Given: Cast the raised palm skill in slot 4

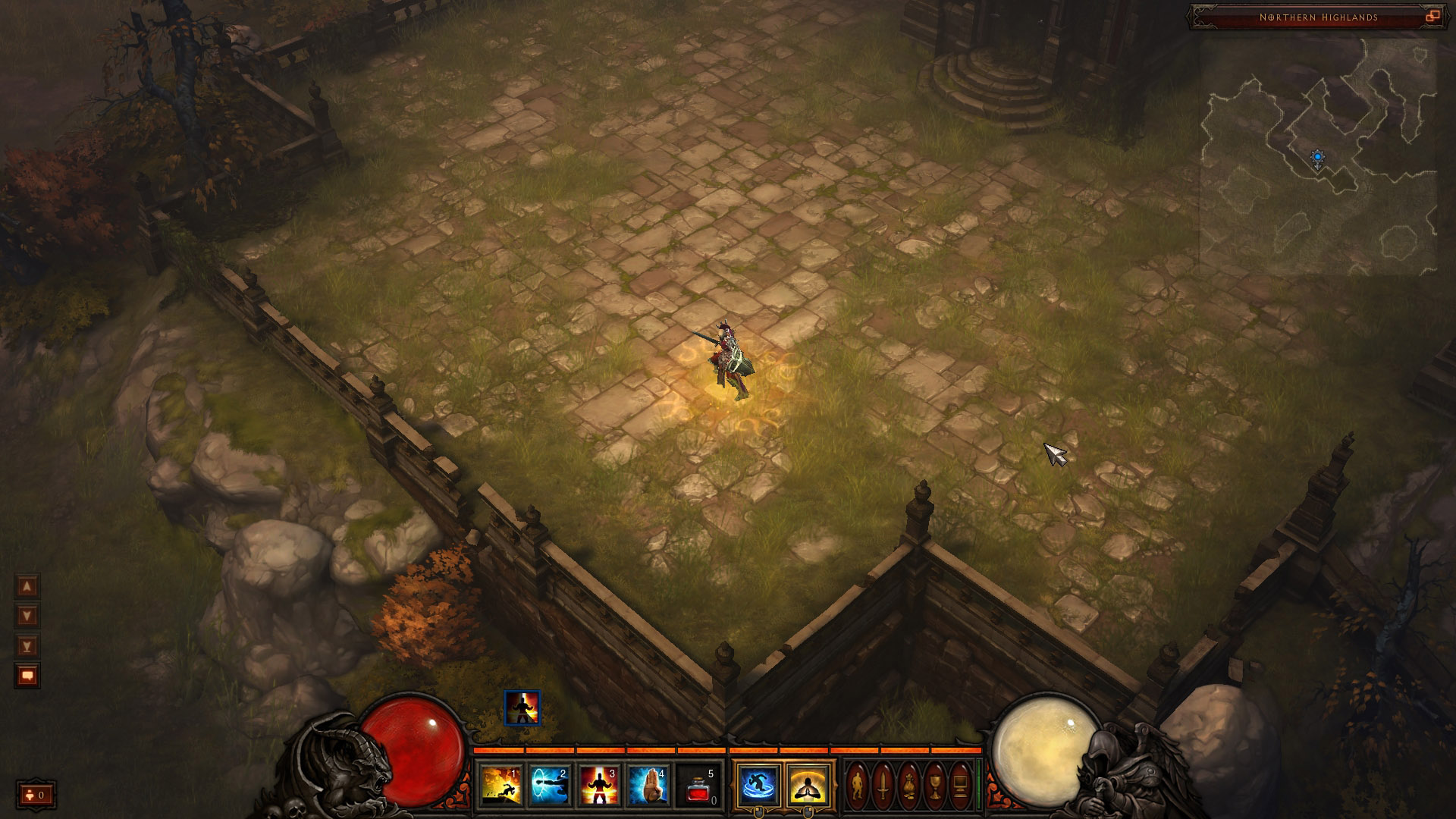Looking at the screenshot, I should (648, 785).
